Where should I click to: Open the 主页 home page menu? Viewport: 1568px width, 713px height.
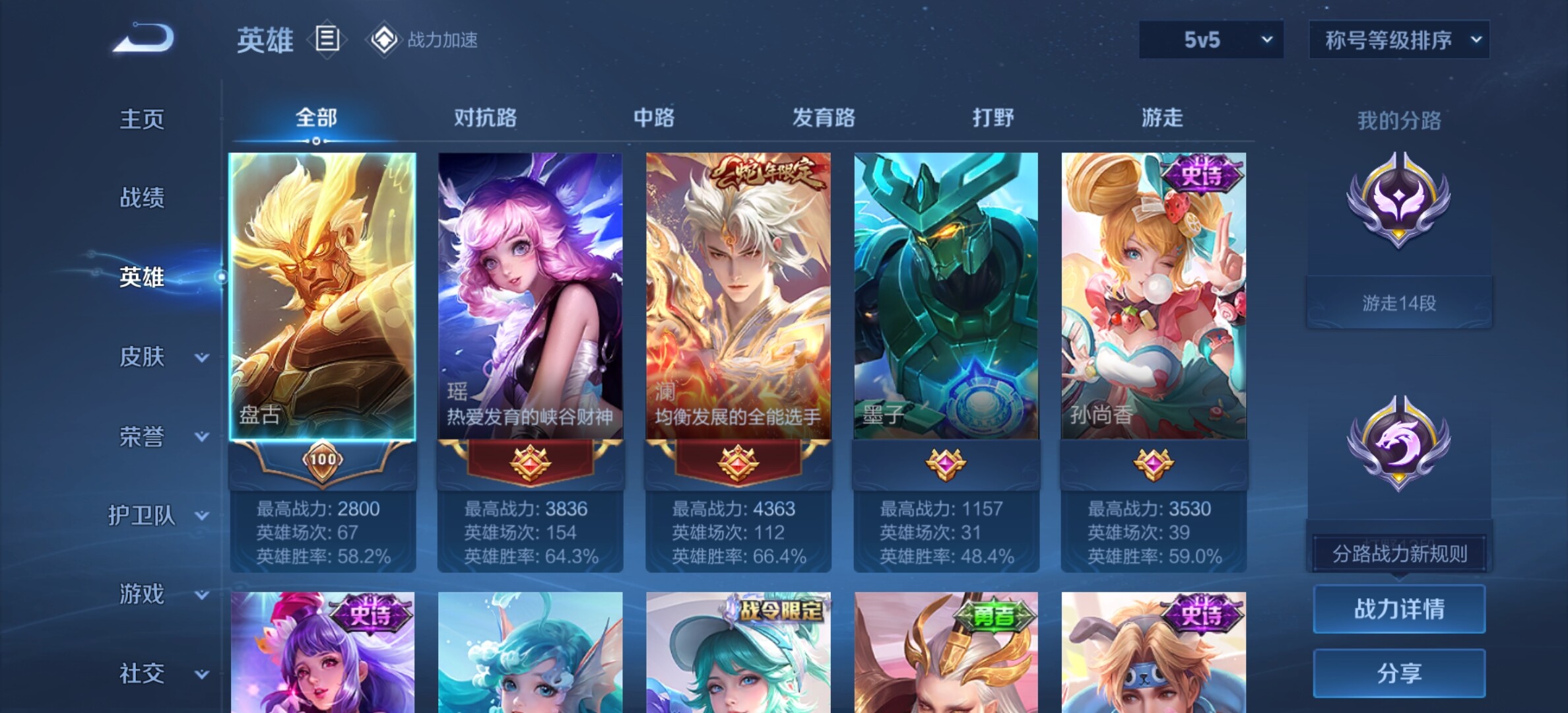pos(142,119)
